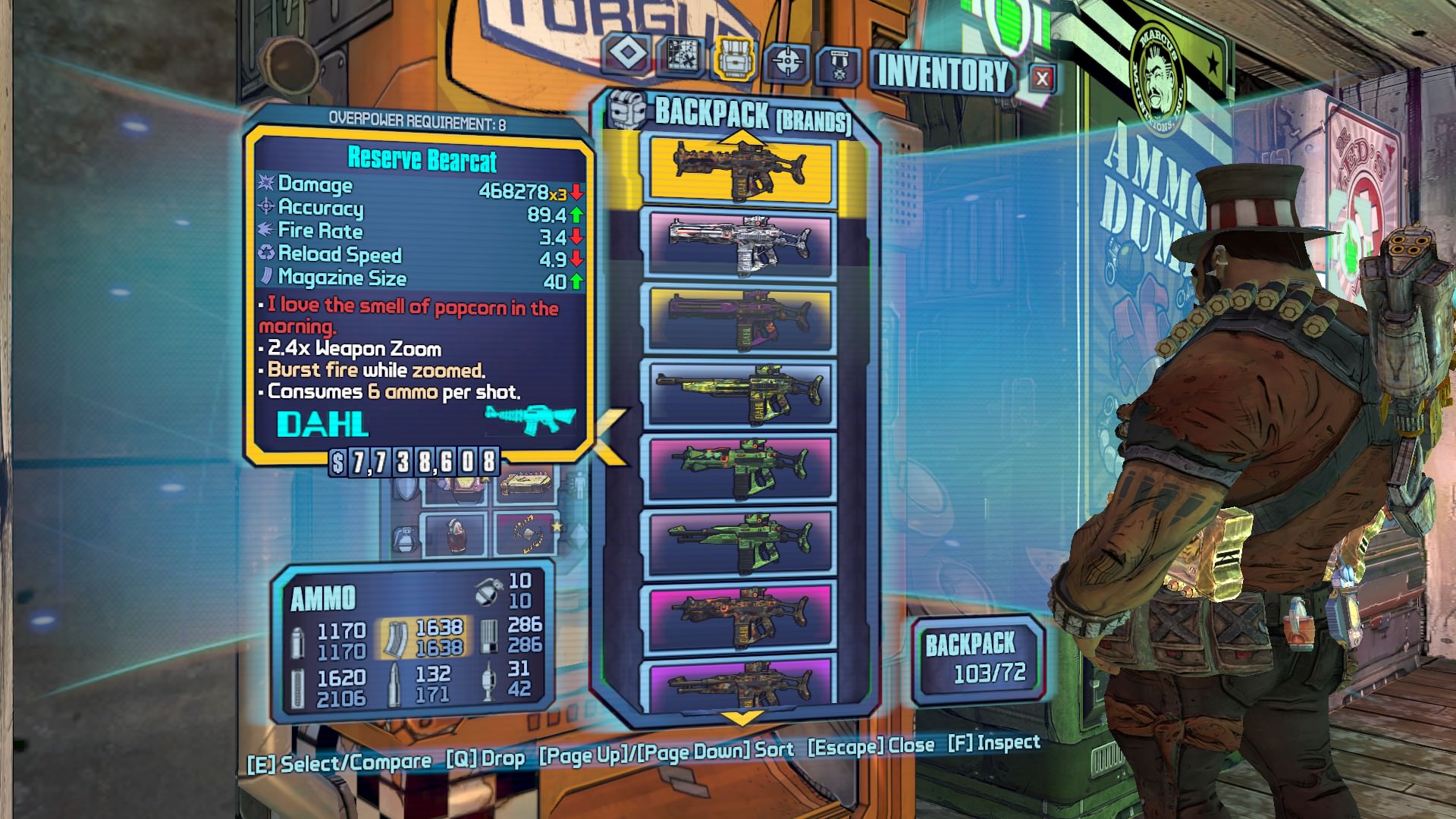Viewport: 1456px width, 819px height.
Task: Switch to the map tab
Action: point(679,55)
